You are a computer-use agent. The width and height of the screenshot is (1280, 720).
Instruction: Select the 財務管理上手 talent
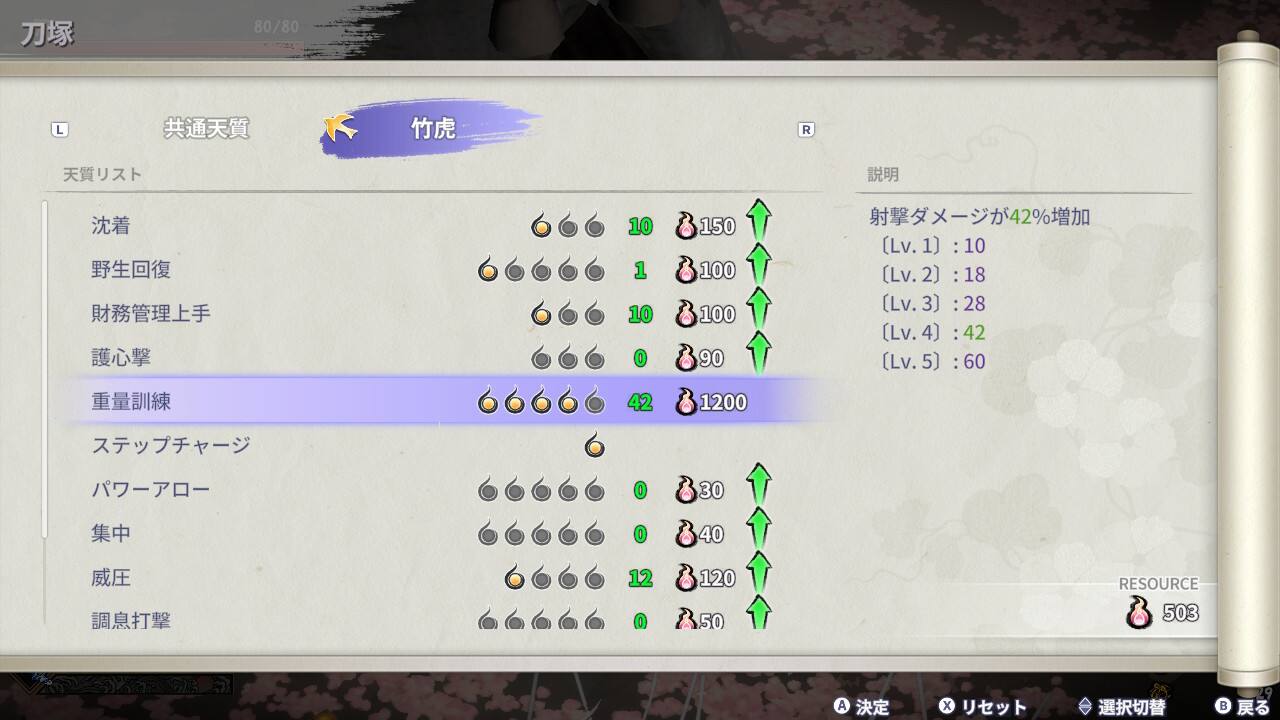tap(151, 314)
